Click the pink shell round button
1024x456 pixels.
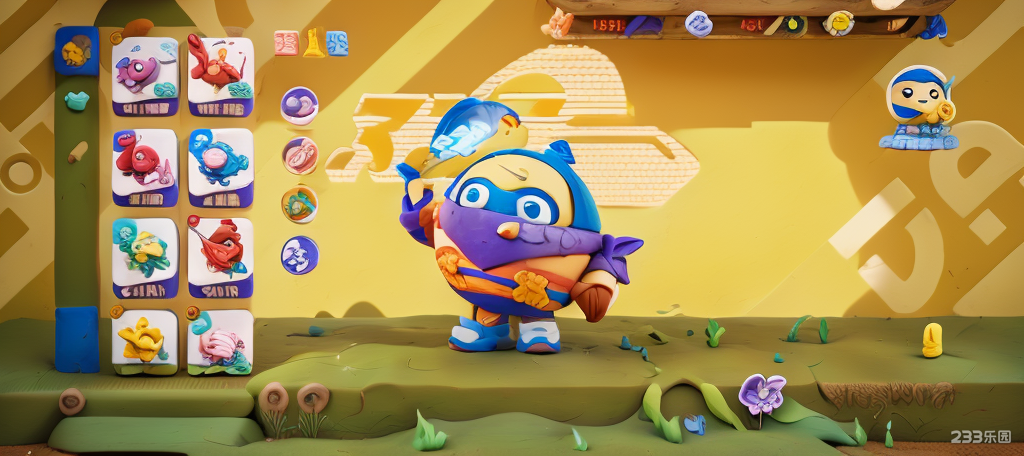299,155
